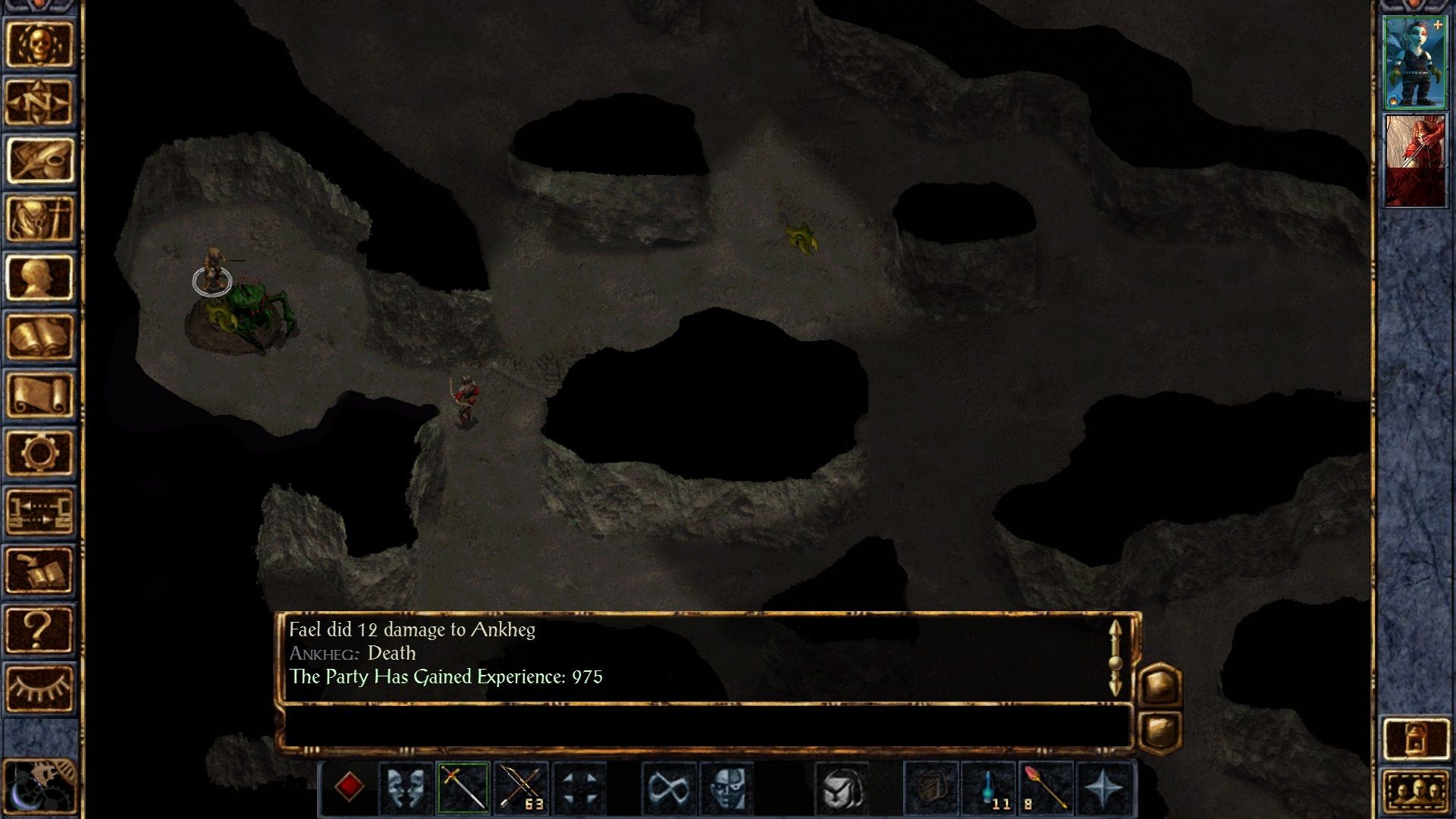Screen dimensions: 1456x819
Task: Show the character record via the head icon
Action: pos(39,278)
